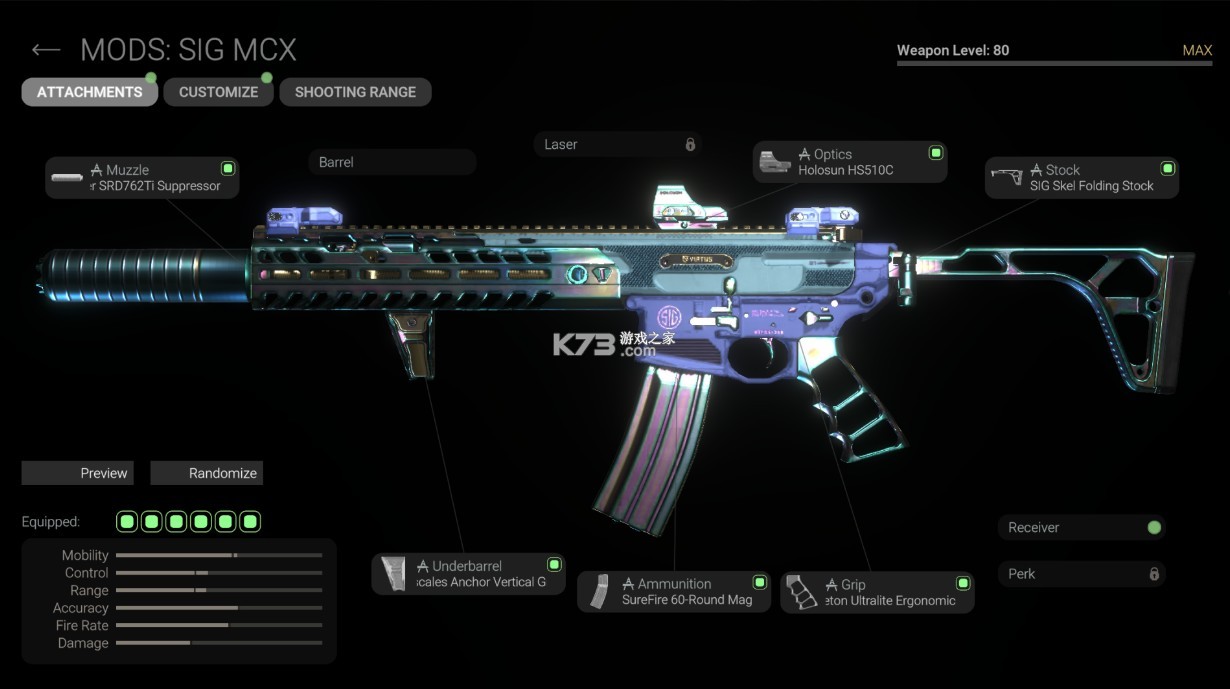The width and height of the screenshot is (1230, 689).
Task: Choose the Grip attachment slot
Action: coord(877,593)
